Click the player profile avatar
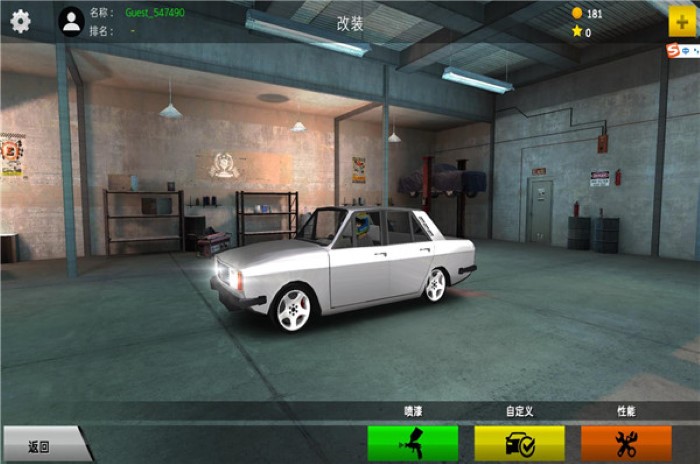This screenshot has height=464, width=700. [x=71, y=21]
